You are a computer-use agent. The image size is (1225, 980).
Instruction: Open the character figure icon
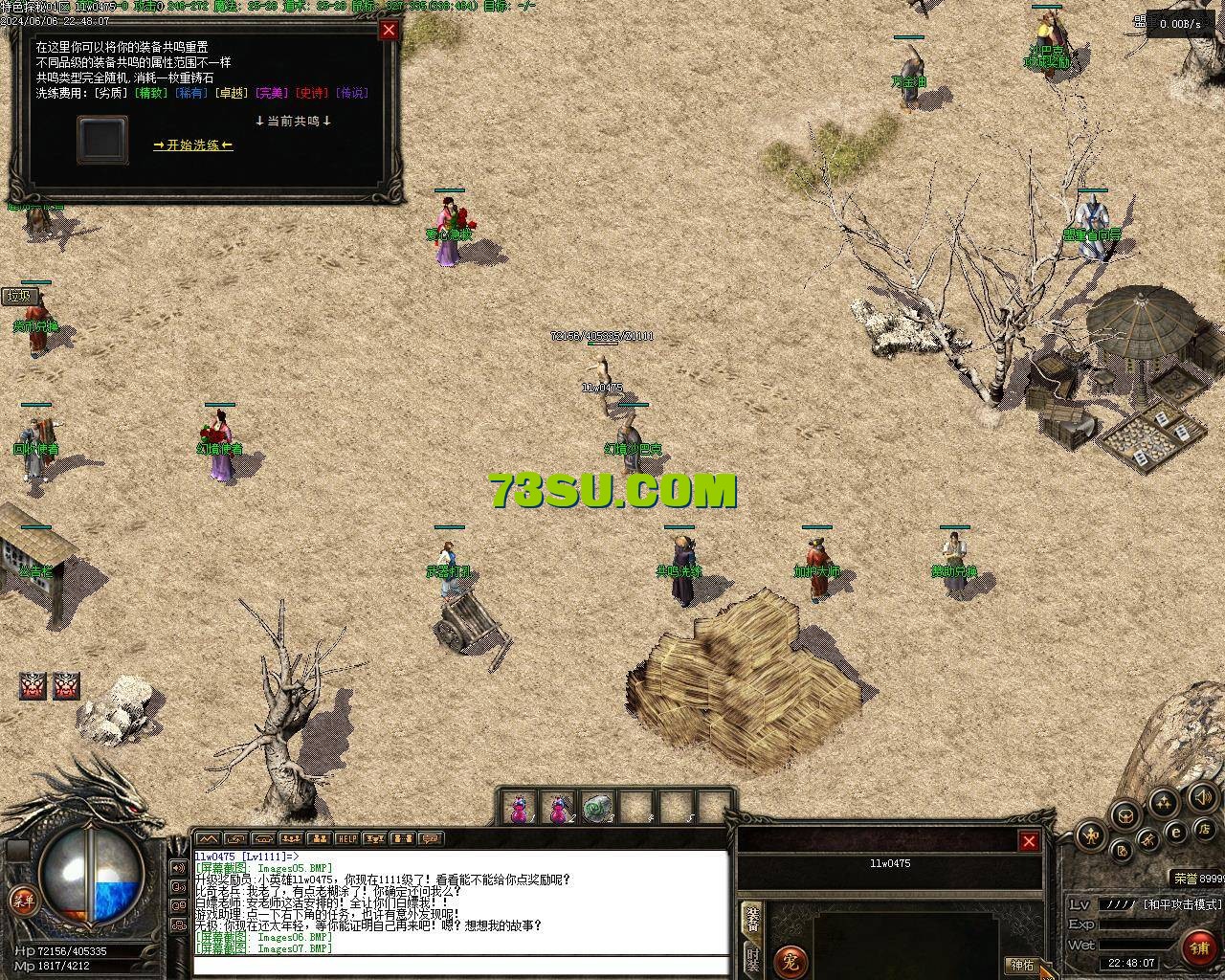(x=1092, y=836)
